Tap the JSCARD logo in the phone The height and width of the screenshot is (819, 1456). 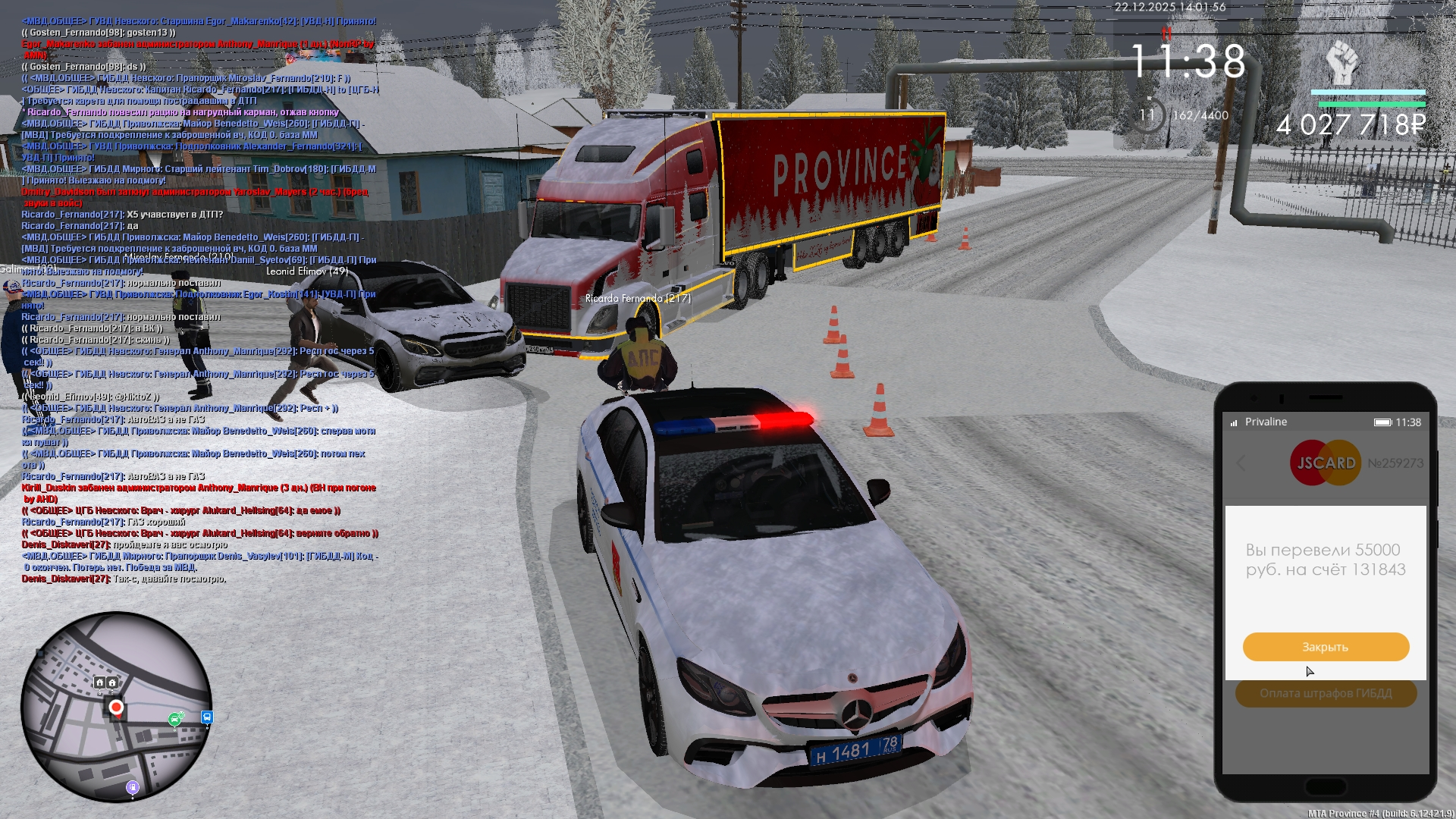point(1326,463)
